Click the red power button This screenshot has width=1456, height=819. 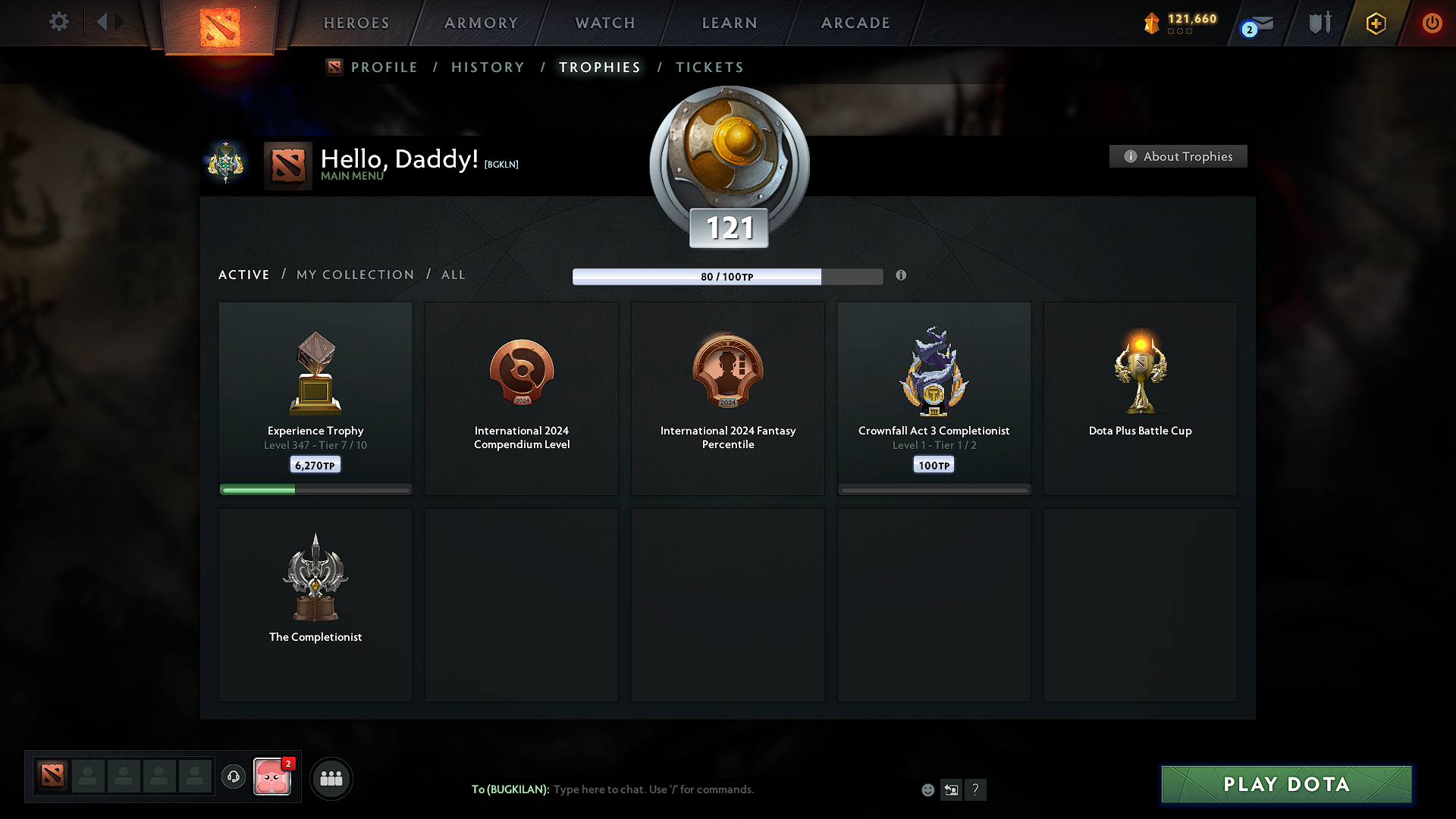[x=1432, y=23]
